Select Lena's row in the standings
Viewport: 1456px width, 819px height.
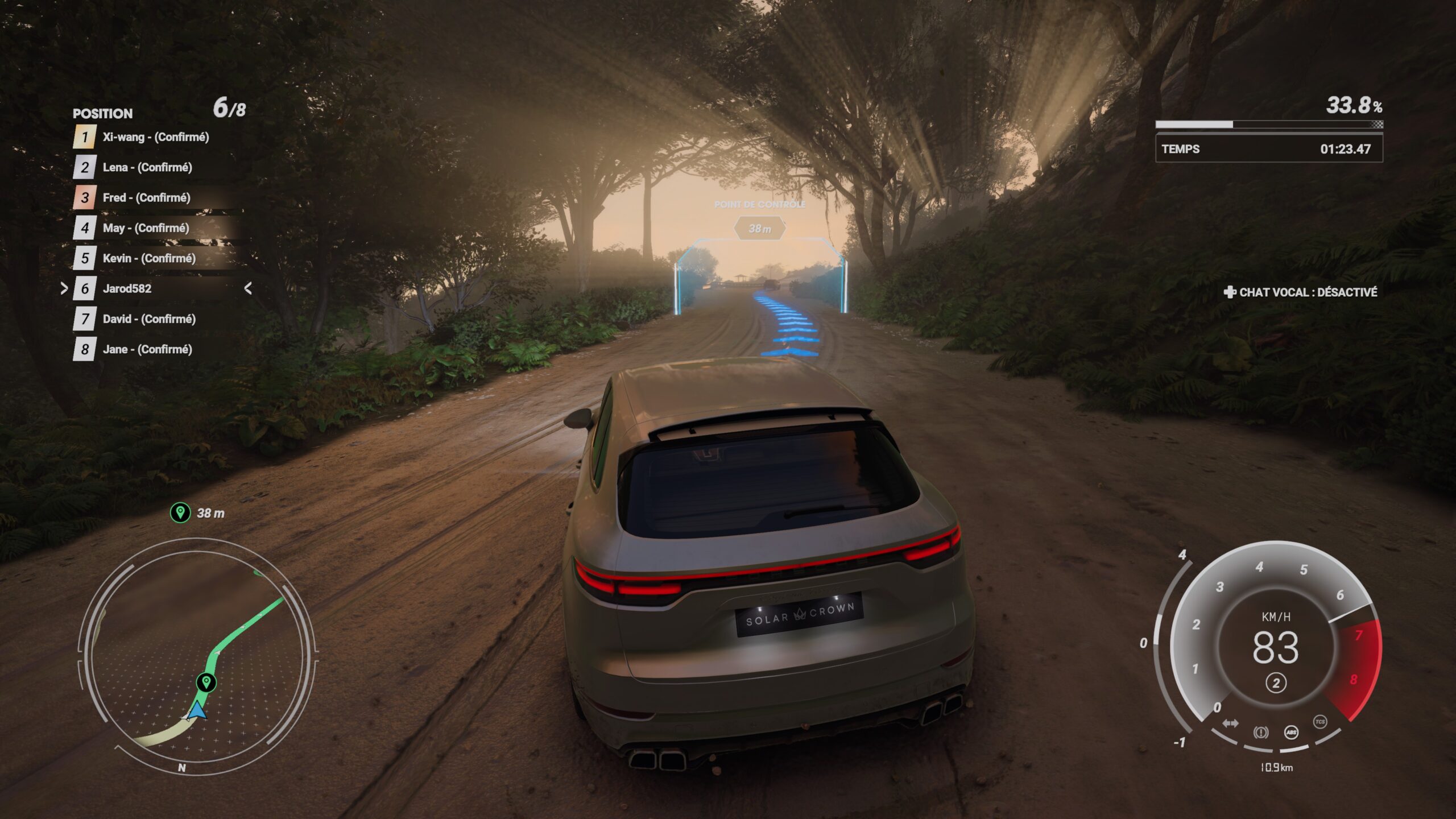(x=147, y=167)
